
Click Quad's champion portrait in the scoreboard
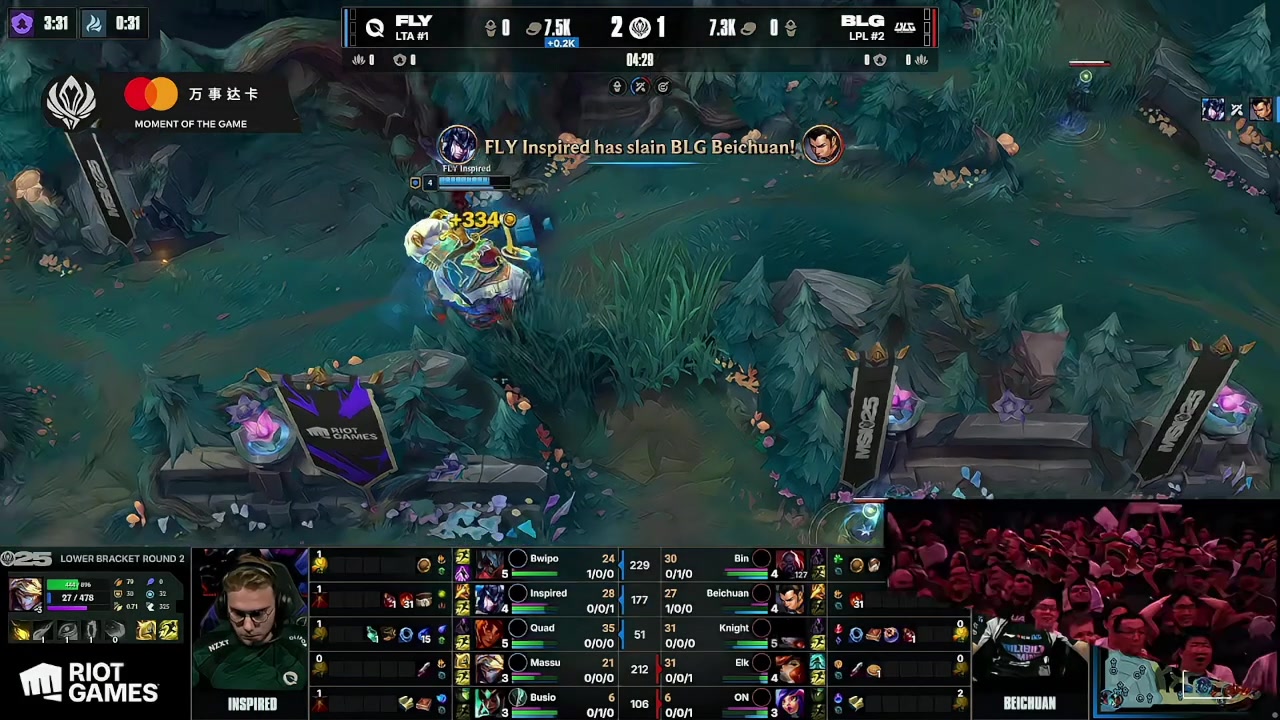click(x=489, y=635)
